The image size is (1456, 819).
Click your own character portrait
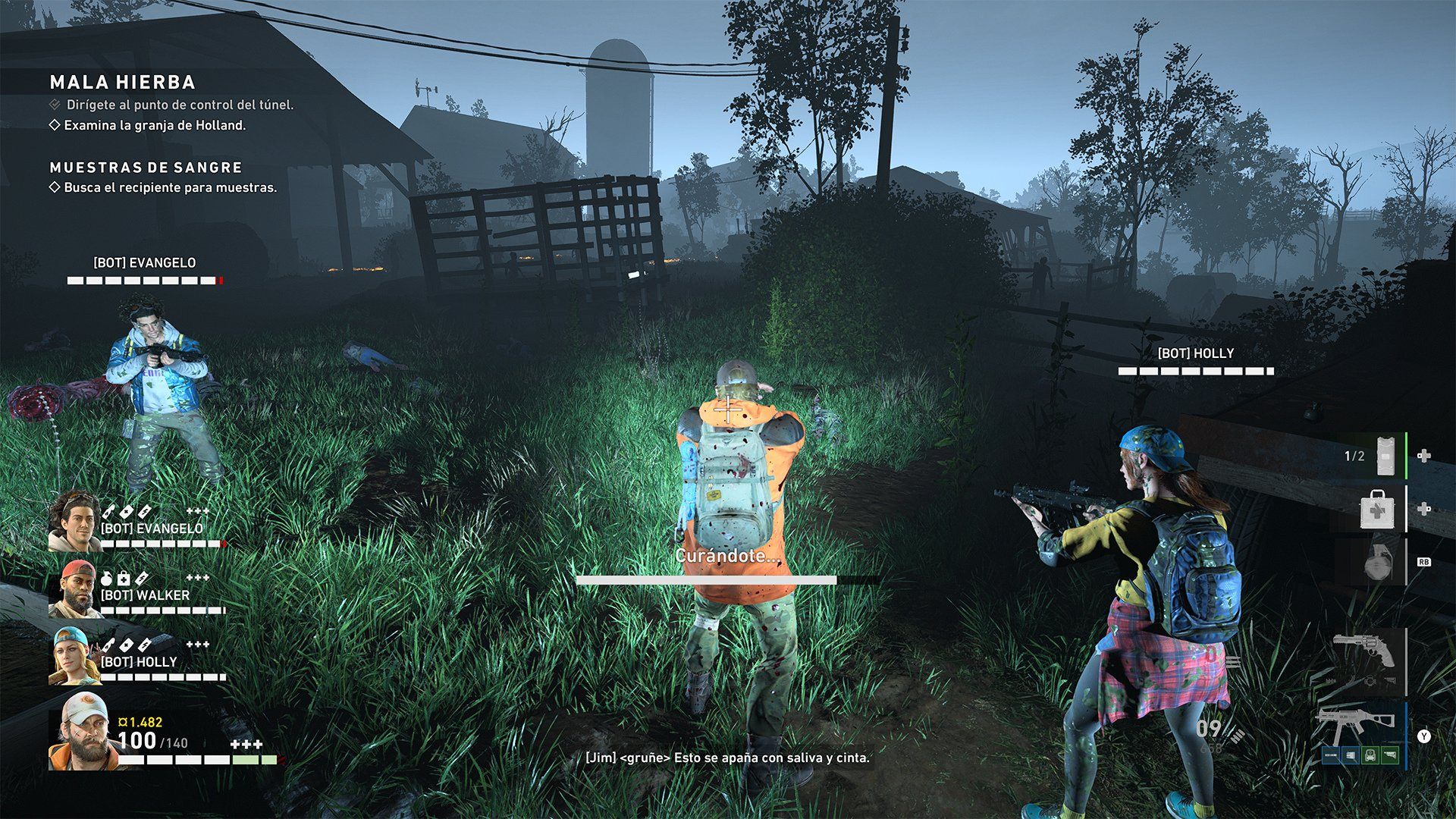coord(83,731)
